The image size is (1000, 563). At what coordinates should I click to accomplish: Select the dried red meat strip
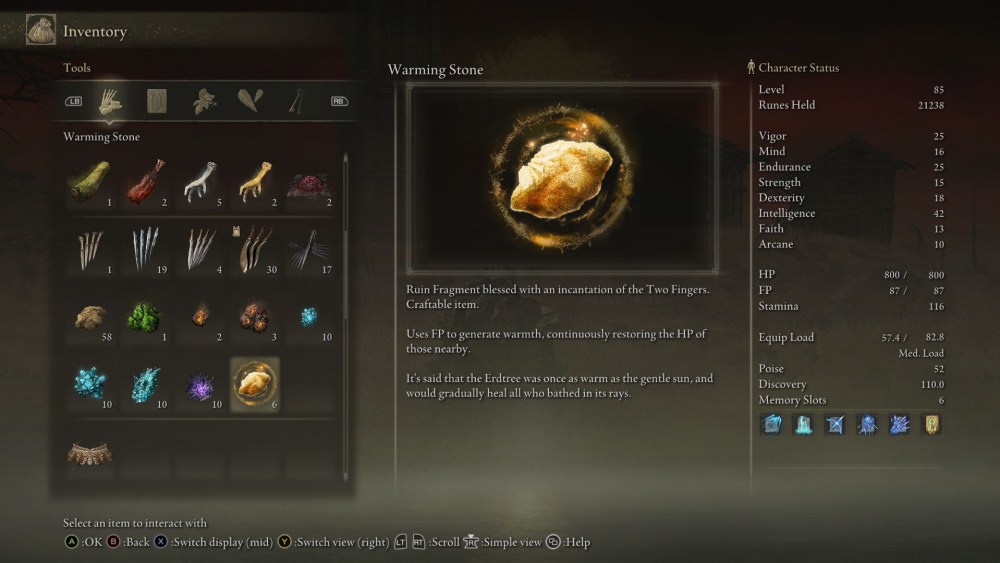point(146,182)
